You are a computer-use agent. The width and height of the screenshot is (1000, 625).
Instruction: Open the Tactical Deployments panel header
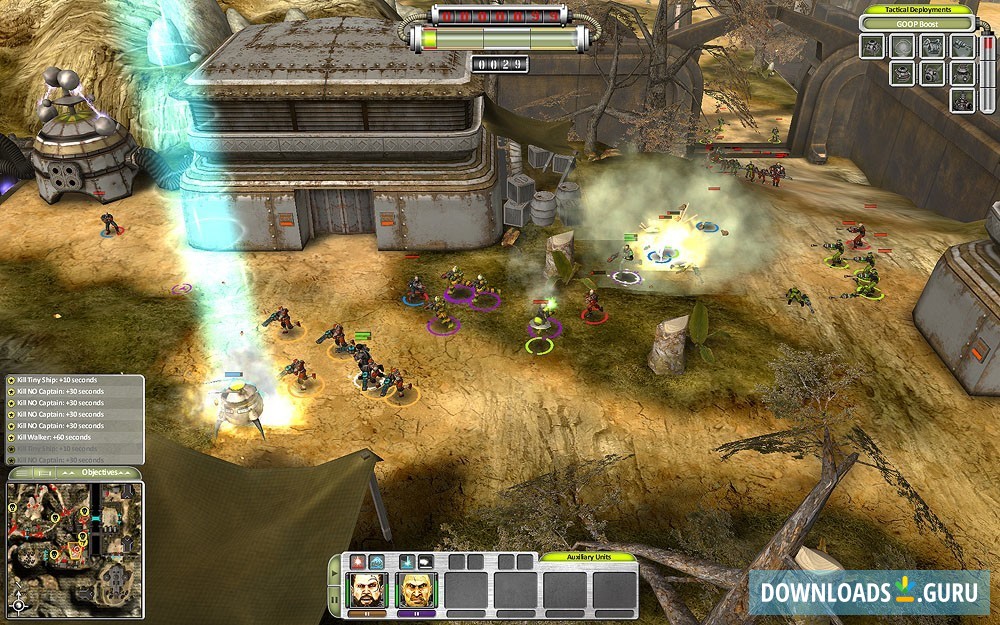click(x=917, y=10)
